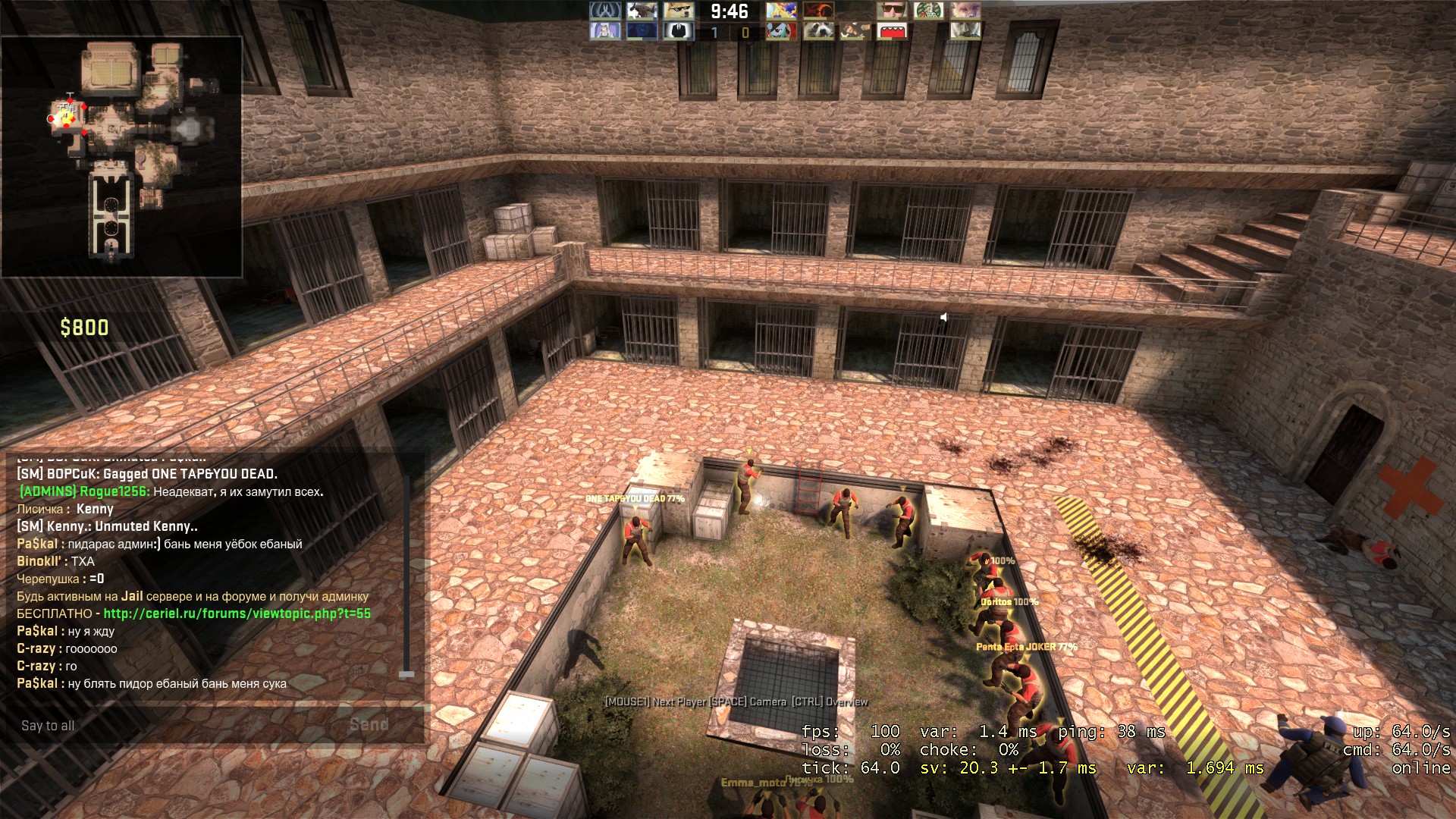1456x819 pixels.
Task: Select the raccoon player avatar
Action: click(x=818, y=31)
